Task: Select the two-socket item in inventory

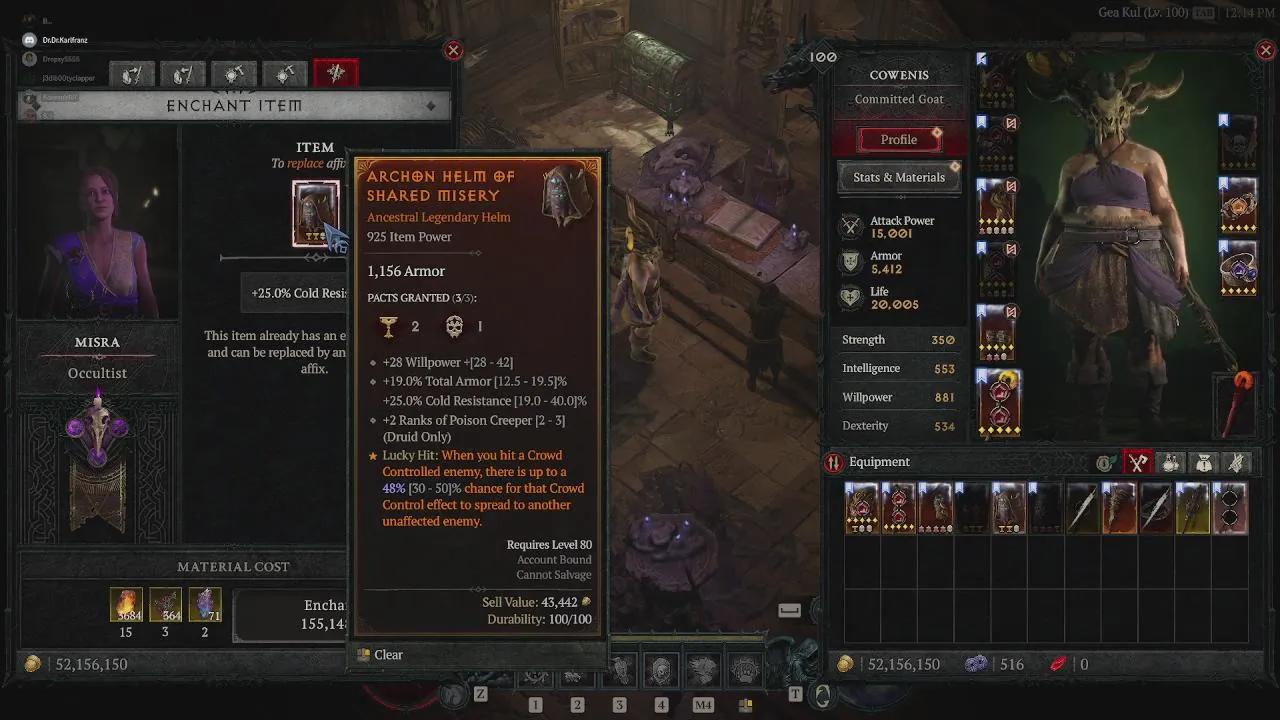Action: (x=1230, y=508)
